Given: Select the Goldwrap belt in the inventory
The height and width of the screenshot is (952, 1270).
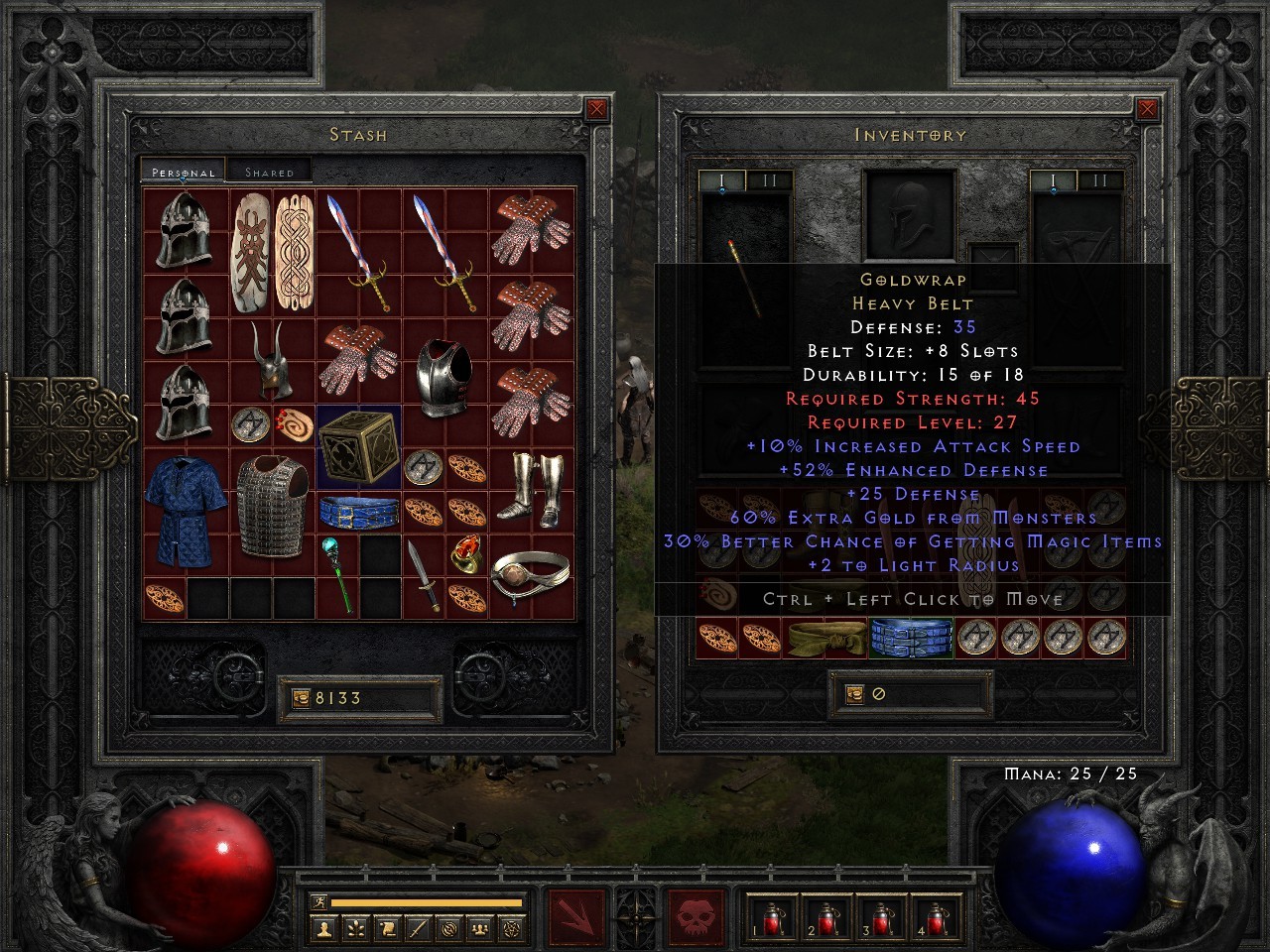Looking at the screenshot, I should pyautogui.click(x=909, y=638).
